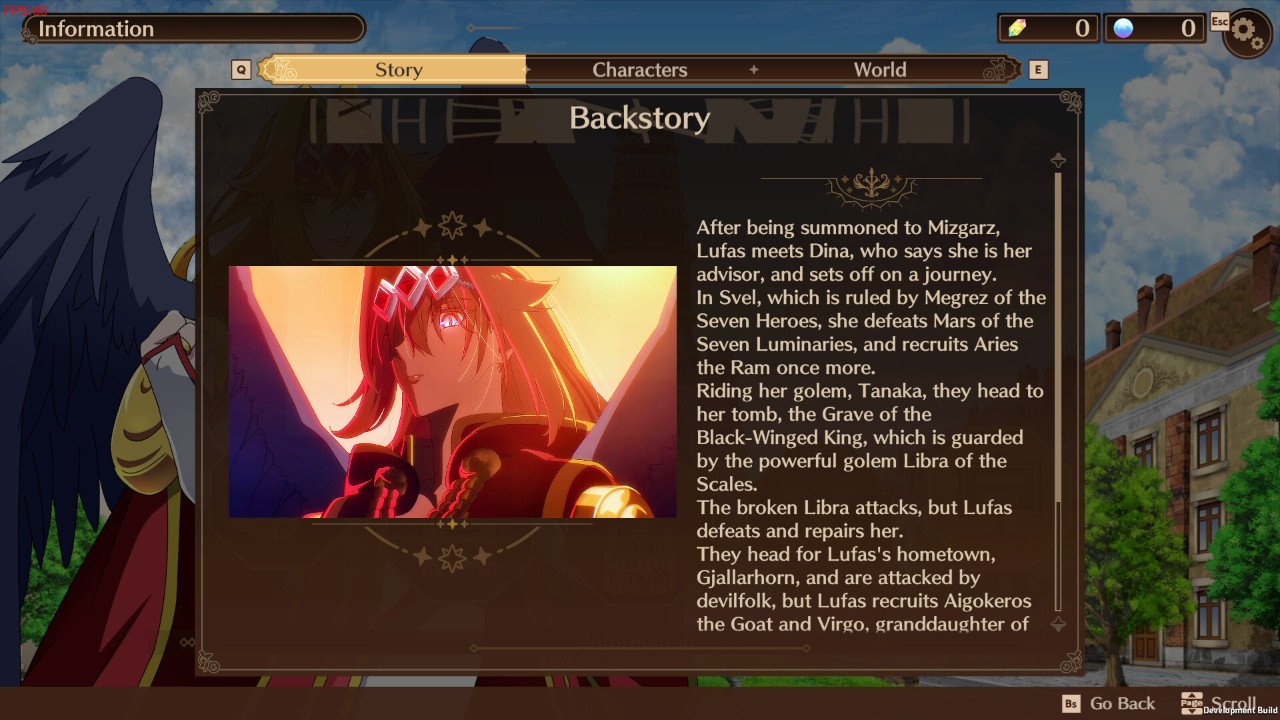Click the Scroll label at bottom right
The height and width of the screenshot is (720, 1280).
[1232, 703]
